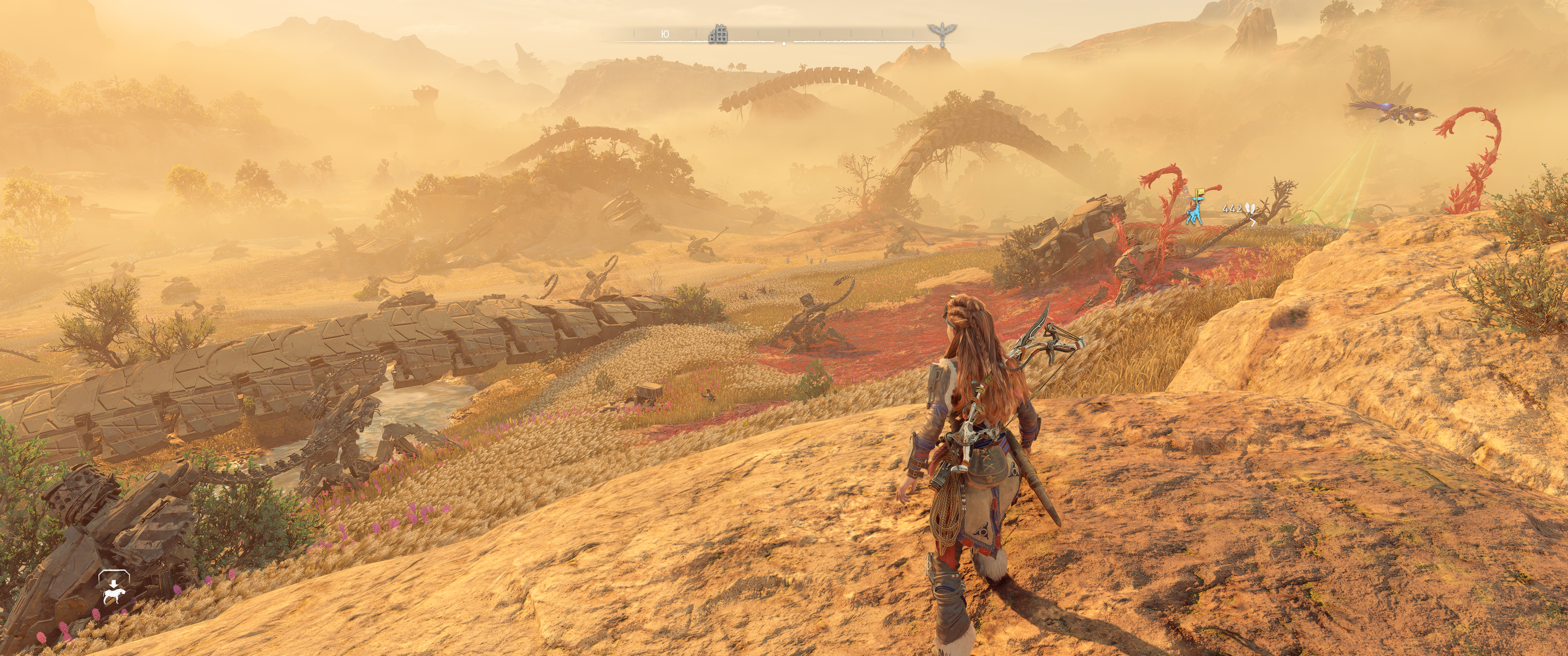1568x656 pixels.
Task: Click the call mount icon
Action: coord(114,589)
